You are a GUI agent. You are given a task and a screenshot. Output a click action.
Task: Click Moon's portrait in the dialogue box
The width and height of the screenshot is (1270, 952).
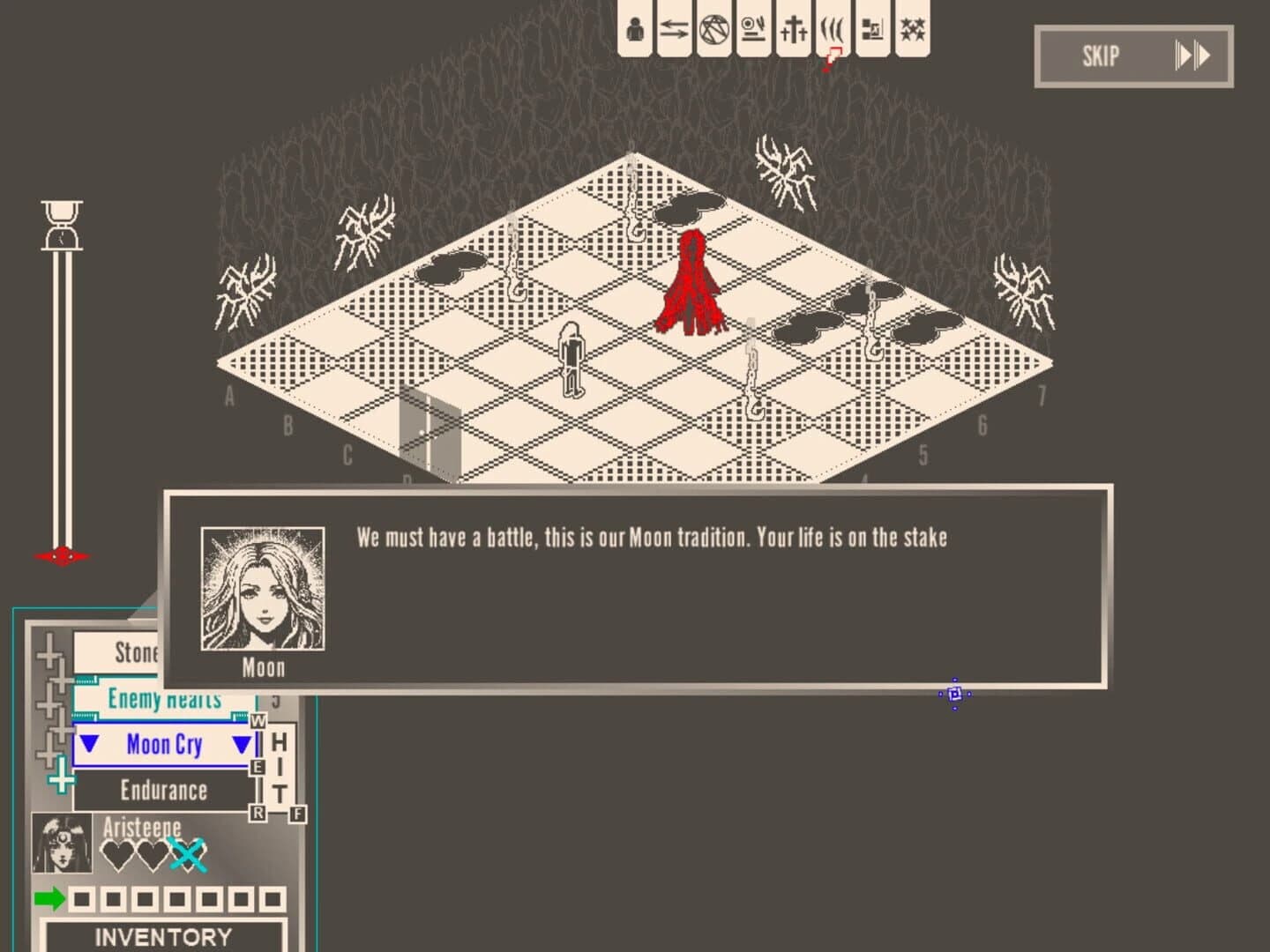tap(262, 589)
